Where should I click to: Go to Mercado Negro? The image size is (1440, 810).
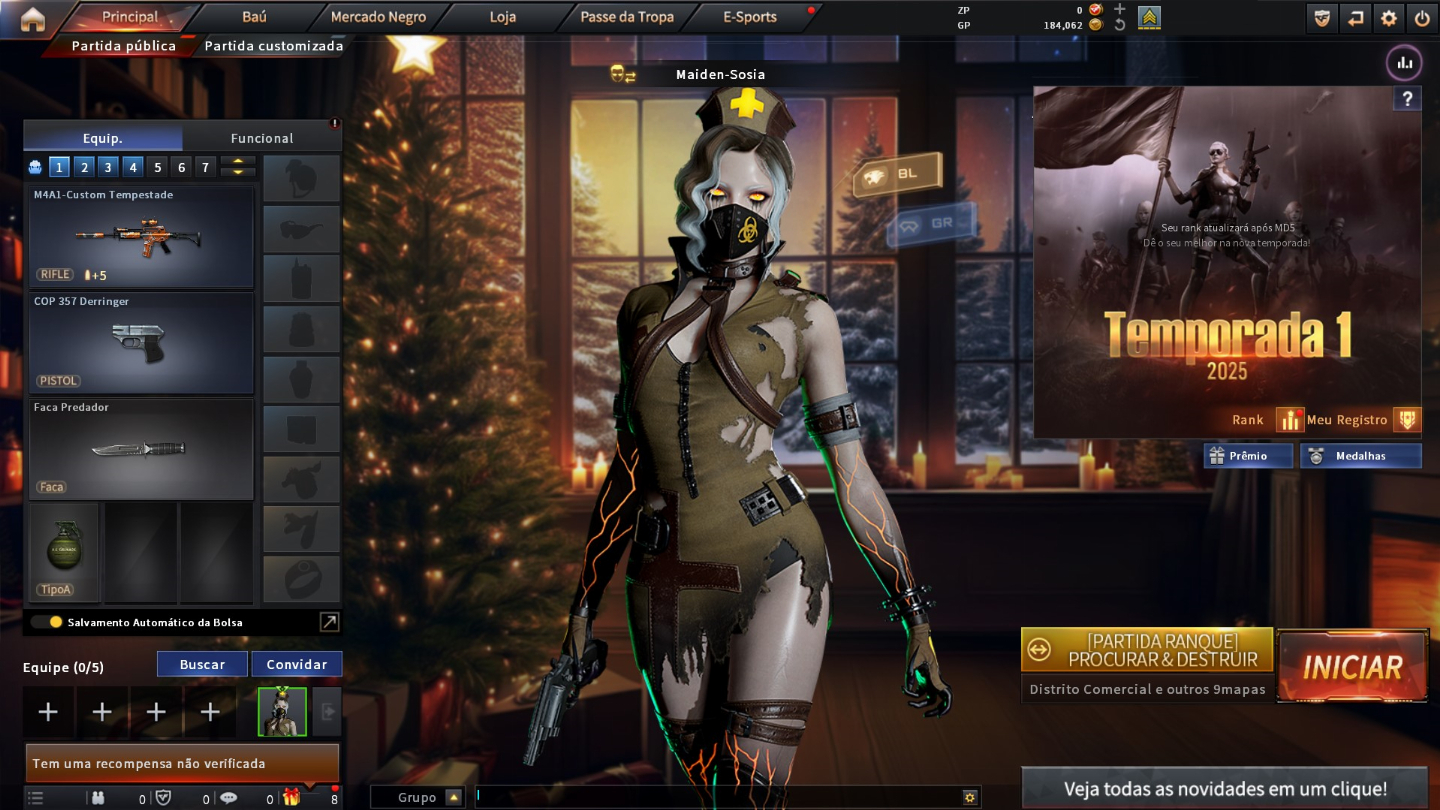click(378, 17)
